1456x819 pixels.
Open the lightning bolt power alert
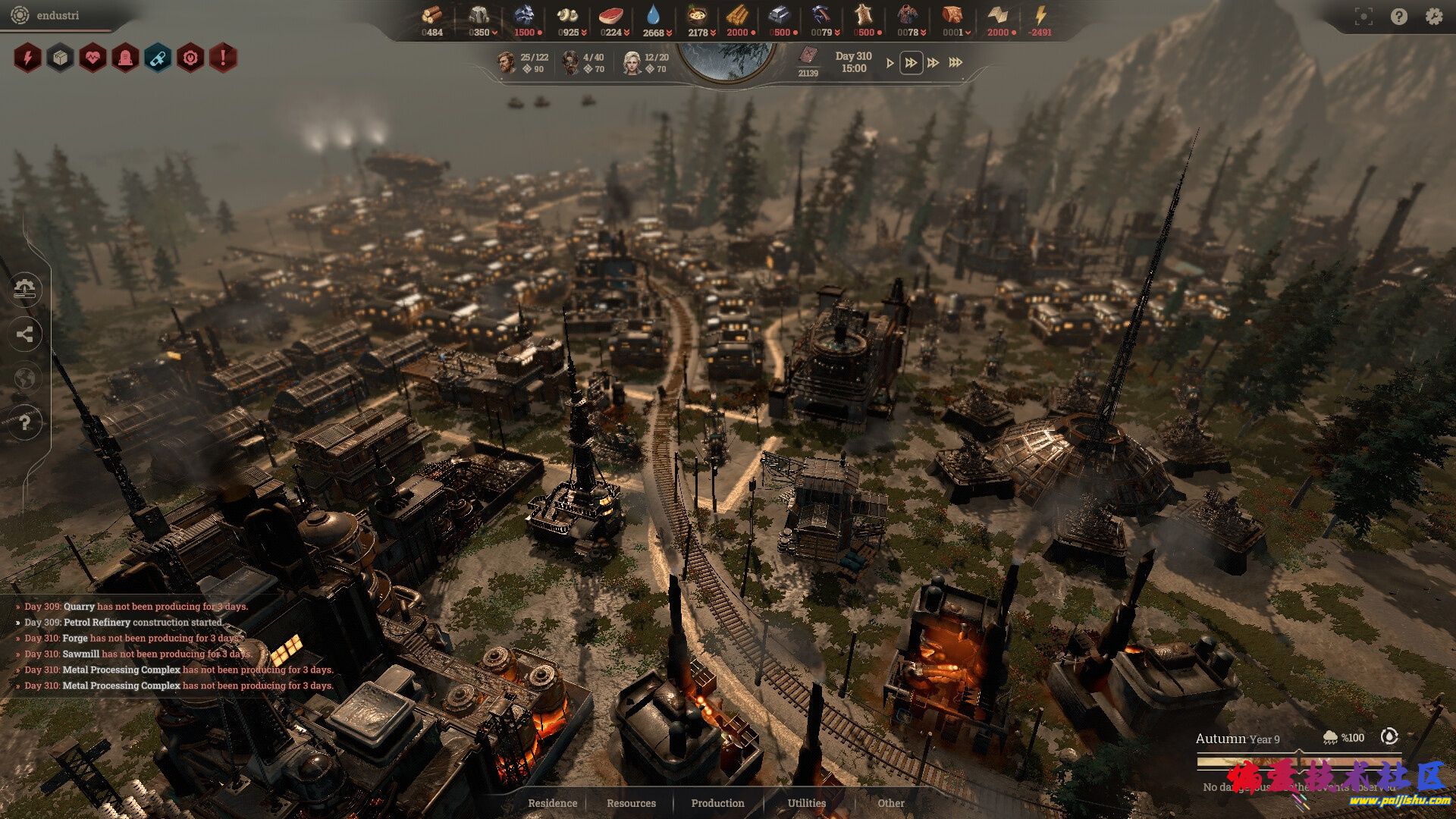click(x=27, y=58)
